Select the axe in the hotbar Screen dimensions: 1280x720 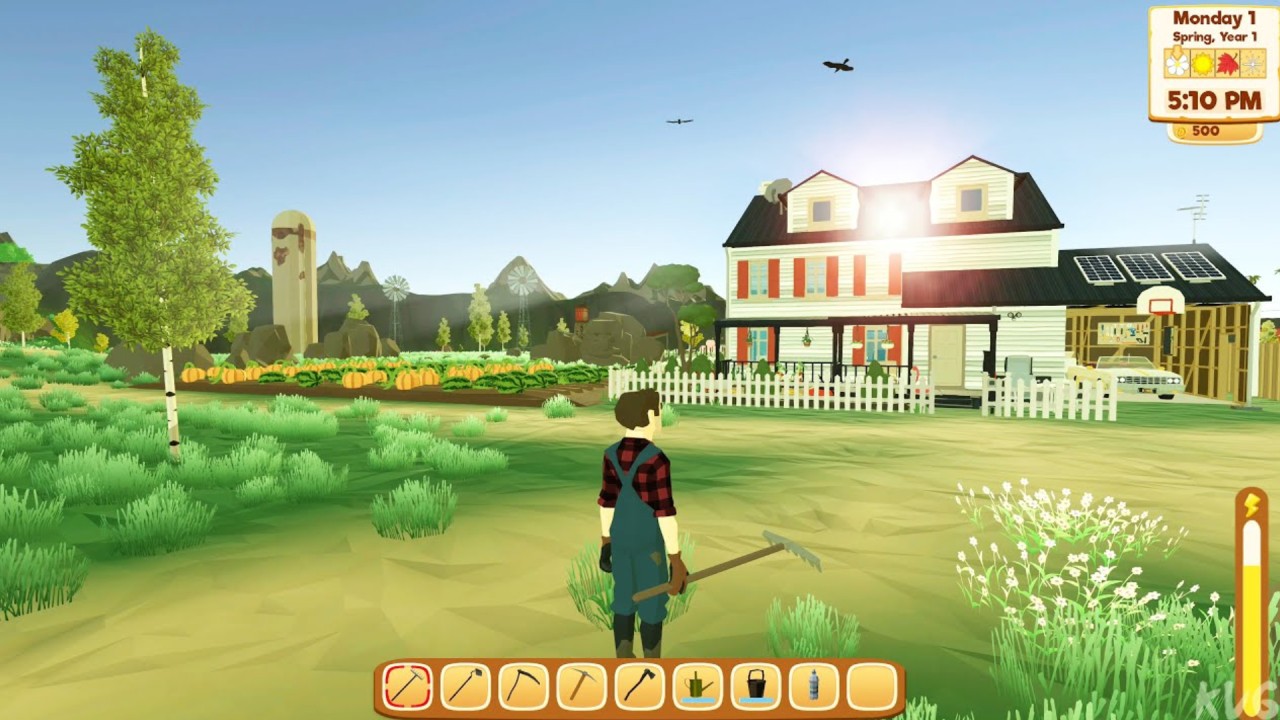[x=640, y=687]
